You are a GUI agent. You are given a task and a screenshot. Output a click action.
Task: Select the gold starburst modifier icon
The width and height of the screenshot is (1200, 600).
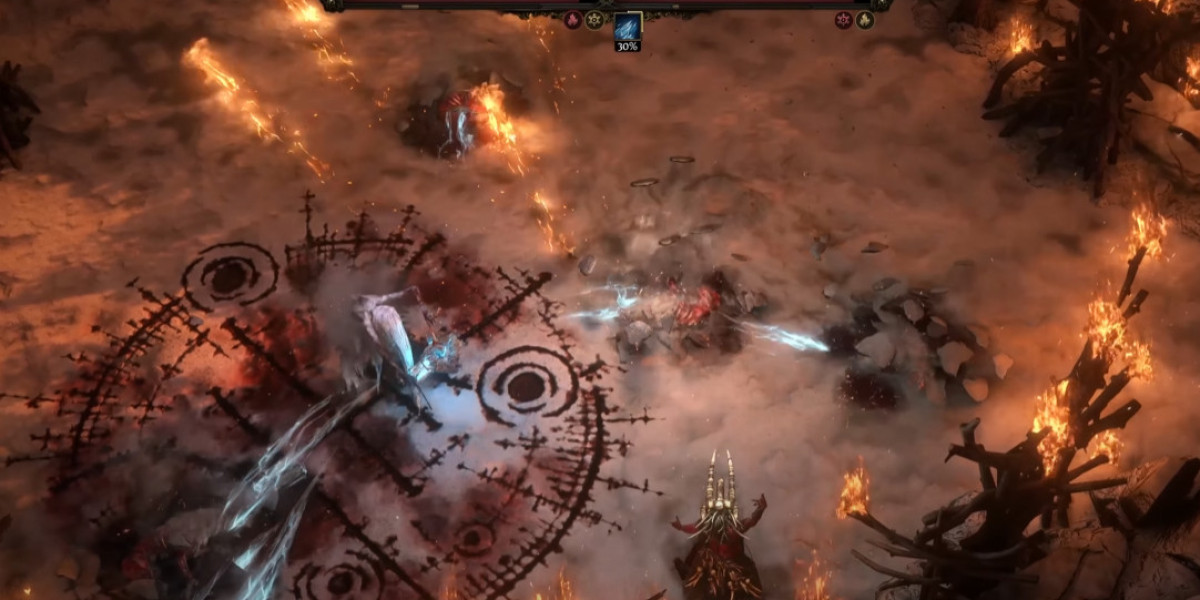[x=594, y=20]
